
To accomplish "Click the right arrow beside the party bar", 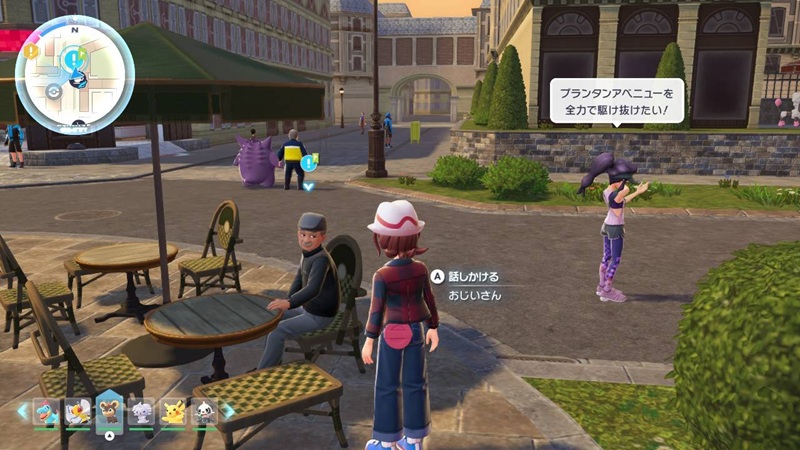I will (229, 410).
